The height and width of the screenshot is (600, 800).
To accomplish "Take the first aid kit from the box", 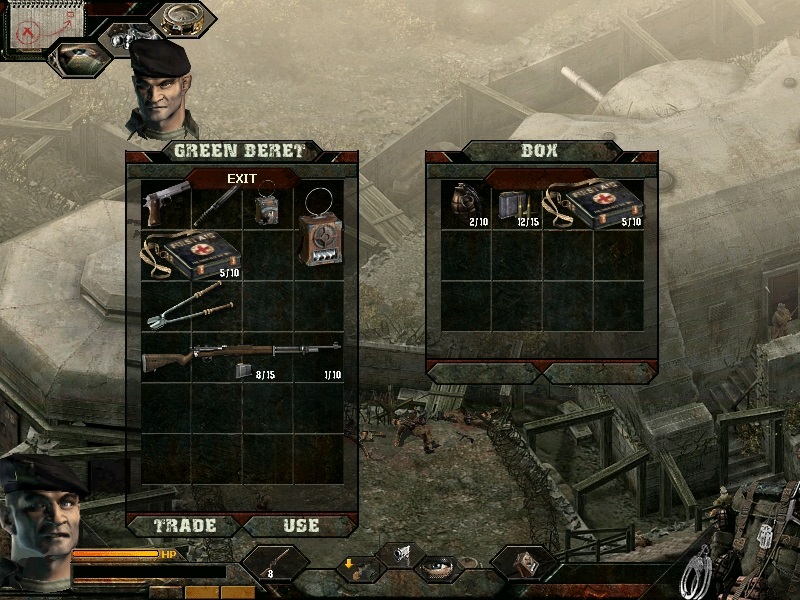I will (x=591, y=205).
